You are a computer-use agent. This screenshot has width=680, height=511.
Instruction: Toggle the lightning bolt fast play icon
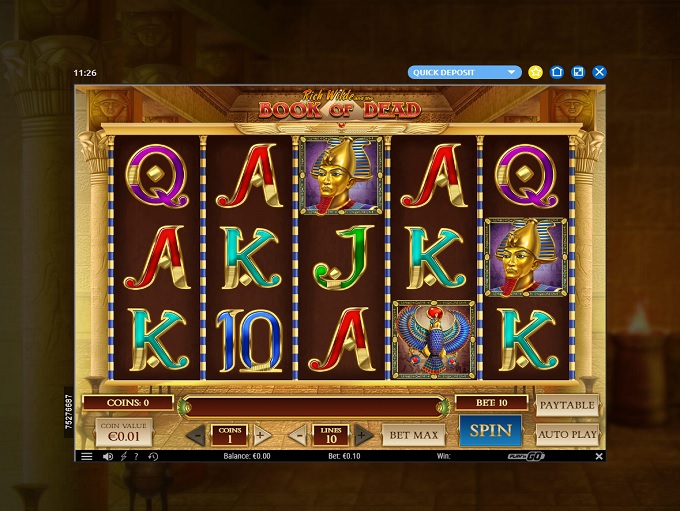tap(123, 457)
